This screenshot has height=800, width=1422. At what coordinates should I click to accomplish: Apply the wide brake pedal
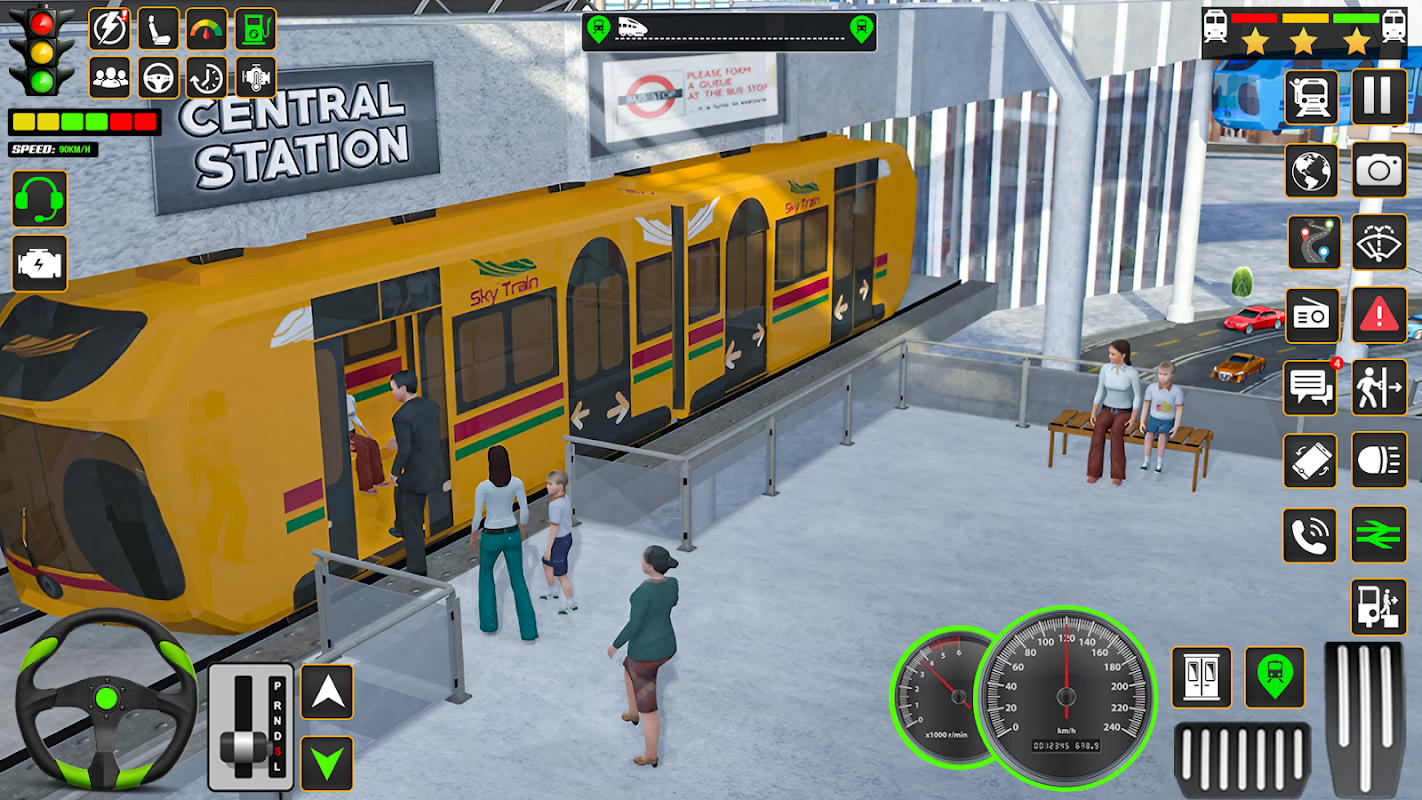click(1242, 759)
